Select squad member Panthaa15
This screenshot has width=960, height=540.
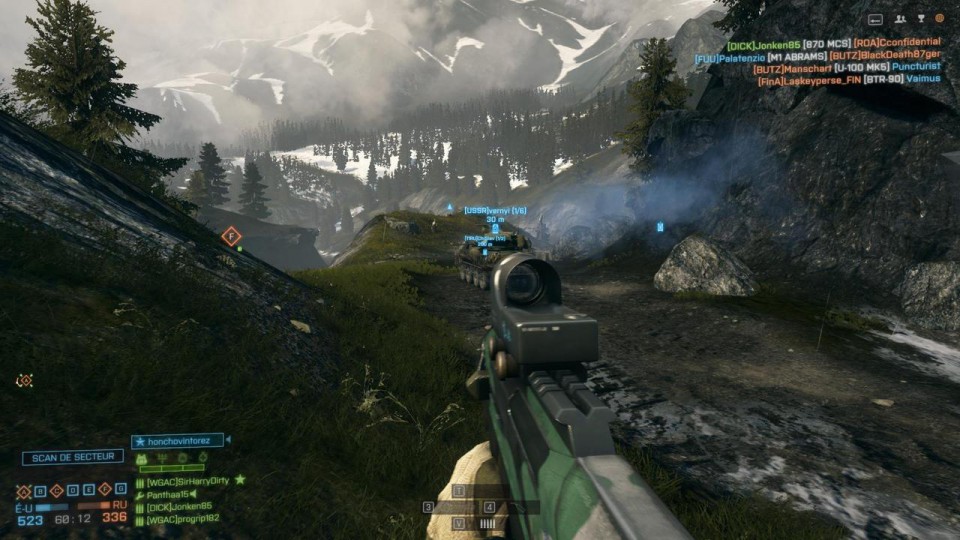172,494
